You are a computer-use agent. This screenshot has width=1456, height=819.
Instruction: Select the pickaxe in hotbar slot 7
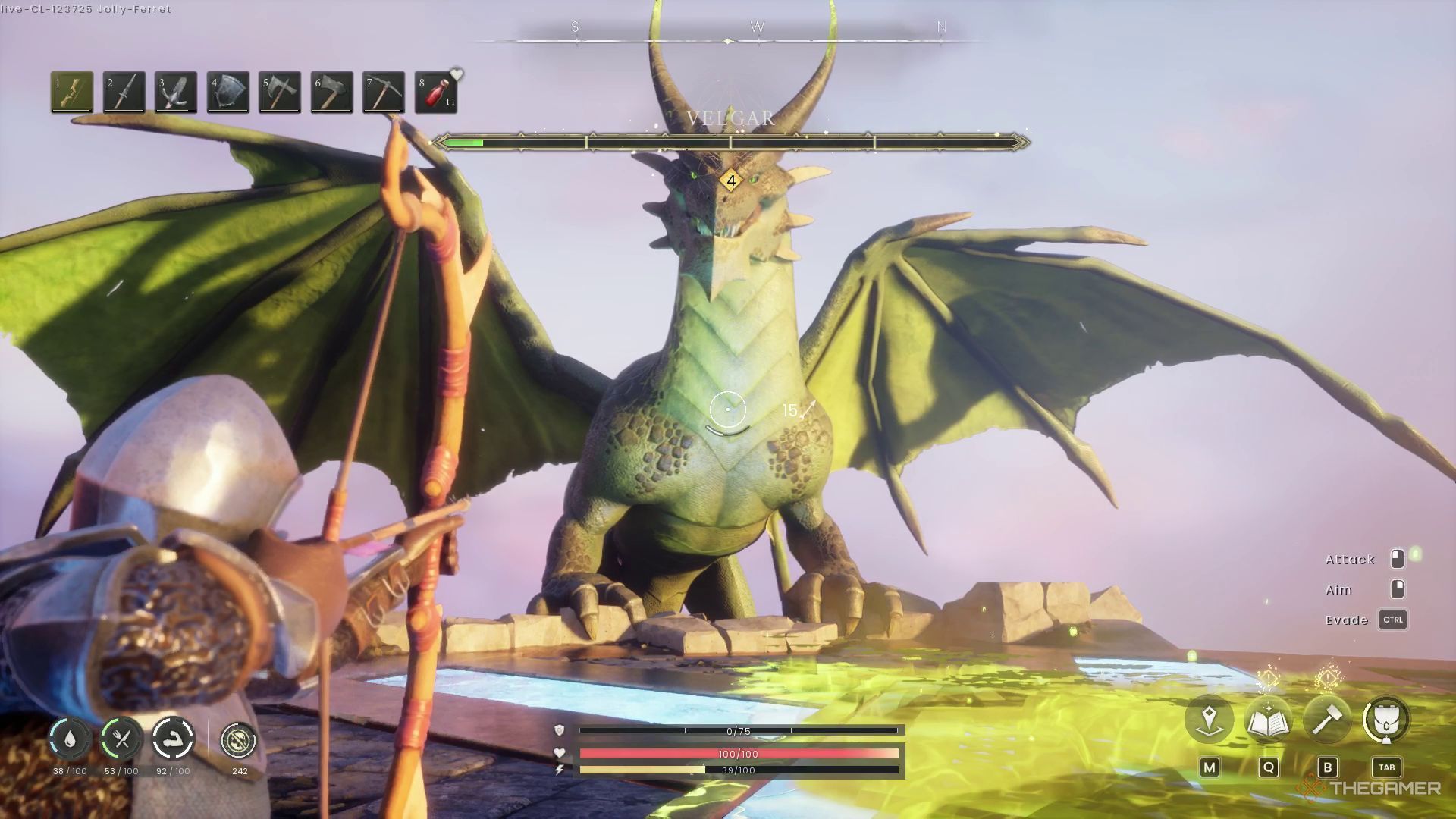(x=383, y=92)
